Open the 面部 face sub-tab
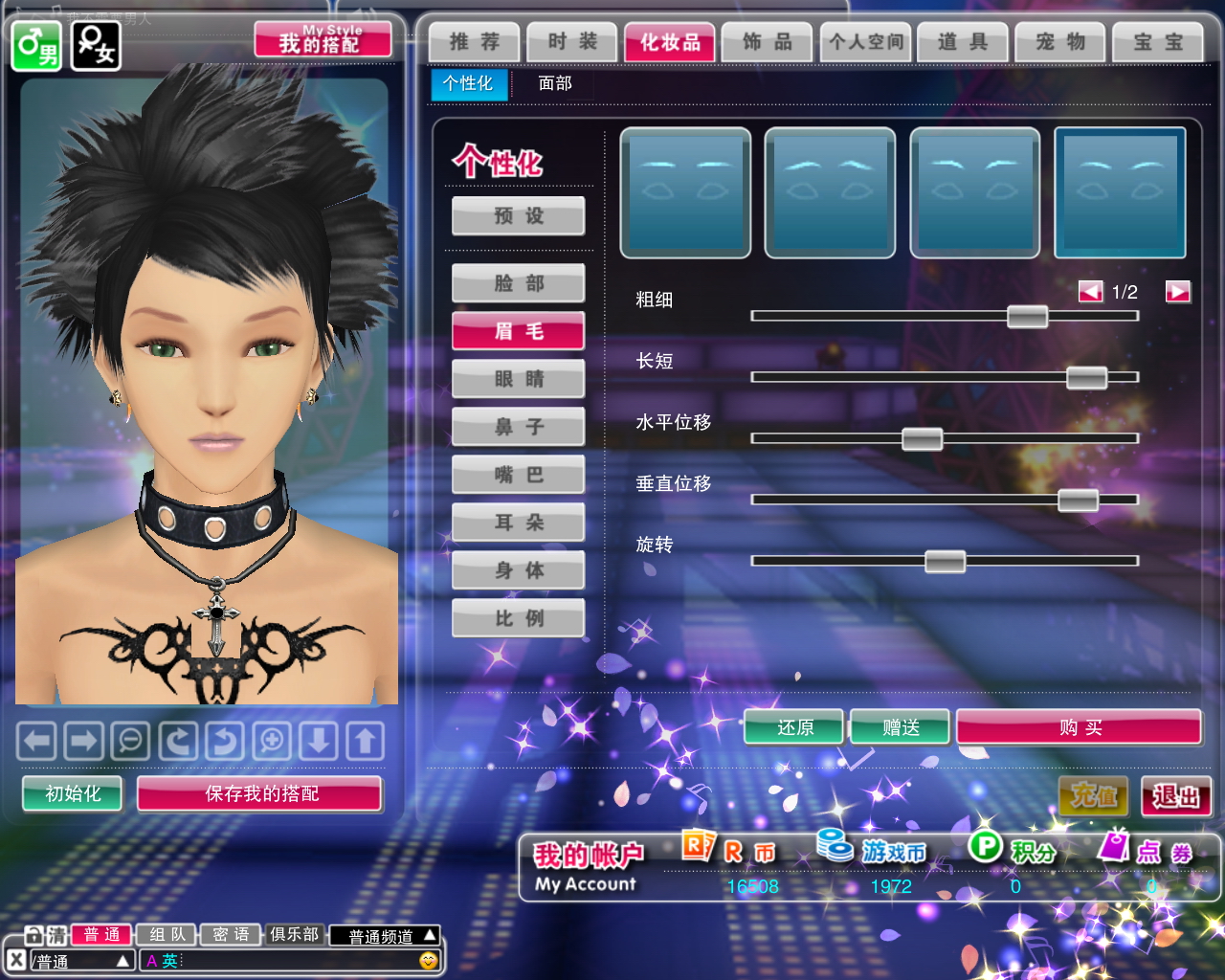 554,83
